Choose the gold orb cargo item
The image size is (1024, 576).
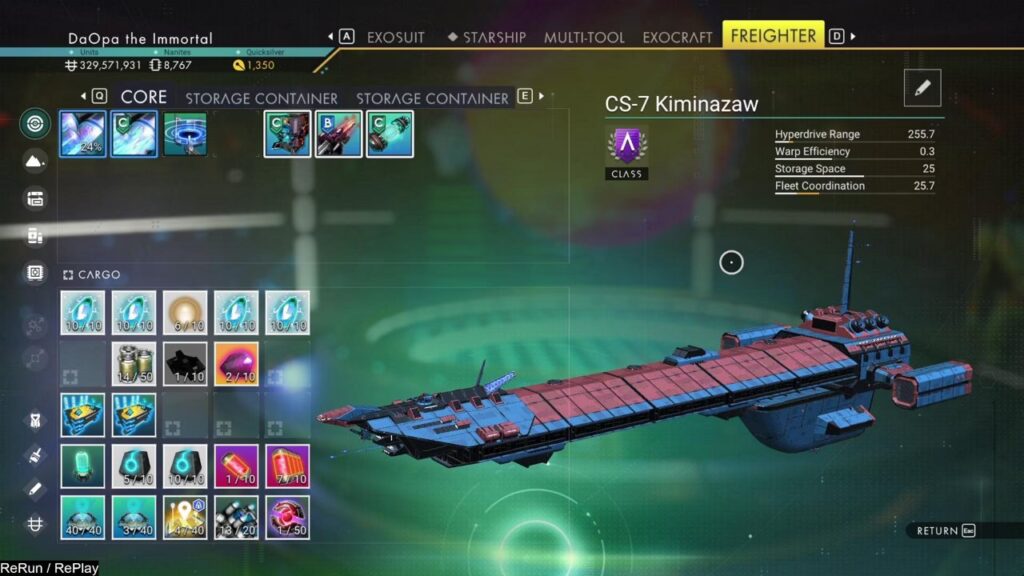click(185, 312)
